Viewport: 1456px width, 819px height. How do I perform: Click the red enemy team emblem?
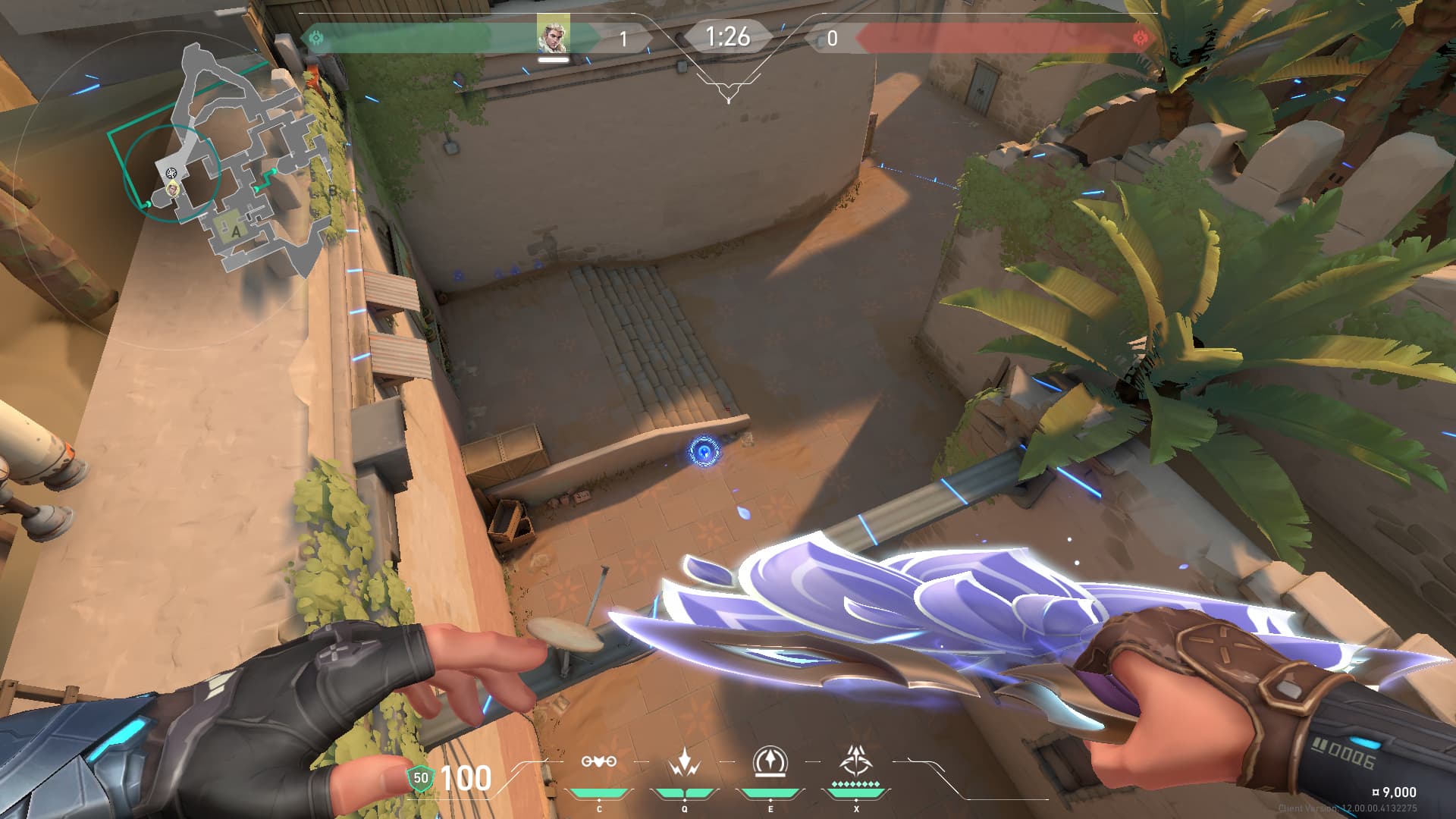(x=1140, y=37)
